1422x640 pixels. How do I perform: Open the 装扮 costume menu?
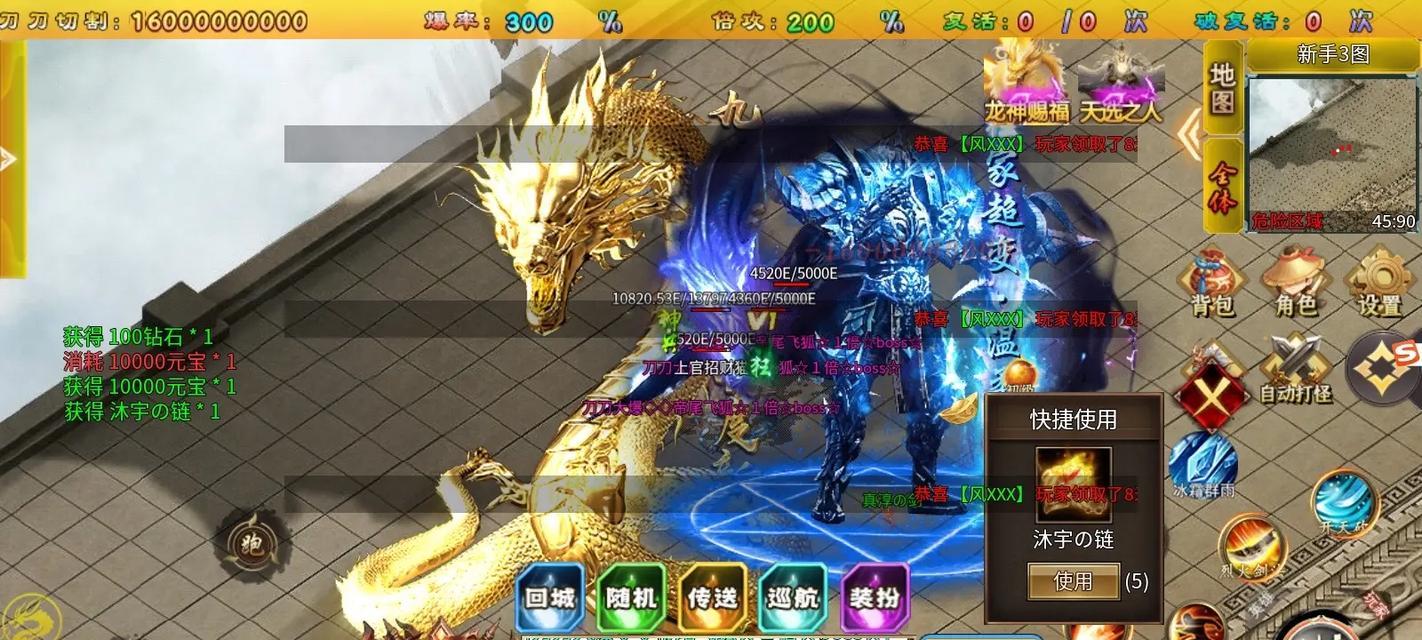(875, 598)
